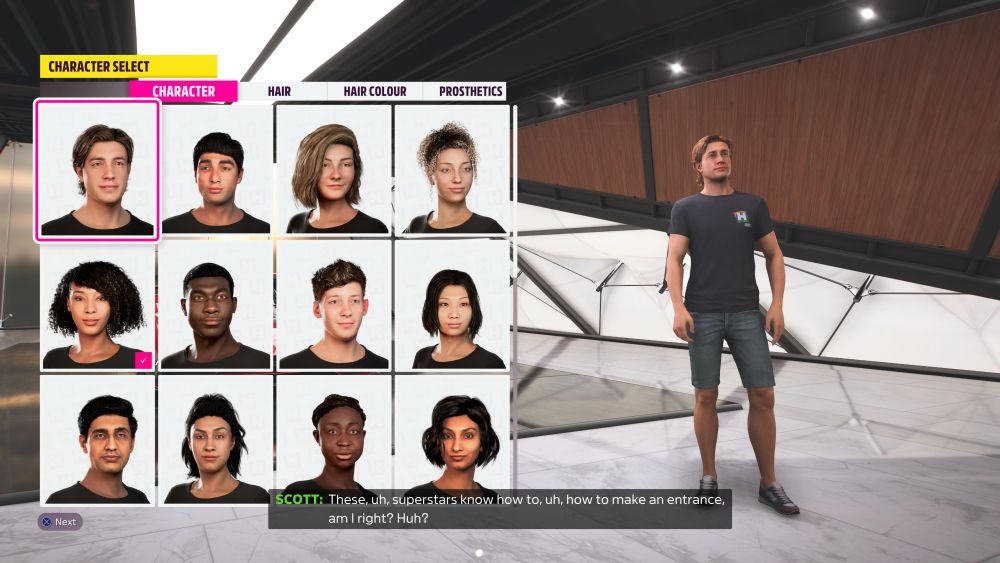Activate the Character tab
1000x563 pixels.
pyautogui.click(x=183, y=91)
